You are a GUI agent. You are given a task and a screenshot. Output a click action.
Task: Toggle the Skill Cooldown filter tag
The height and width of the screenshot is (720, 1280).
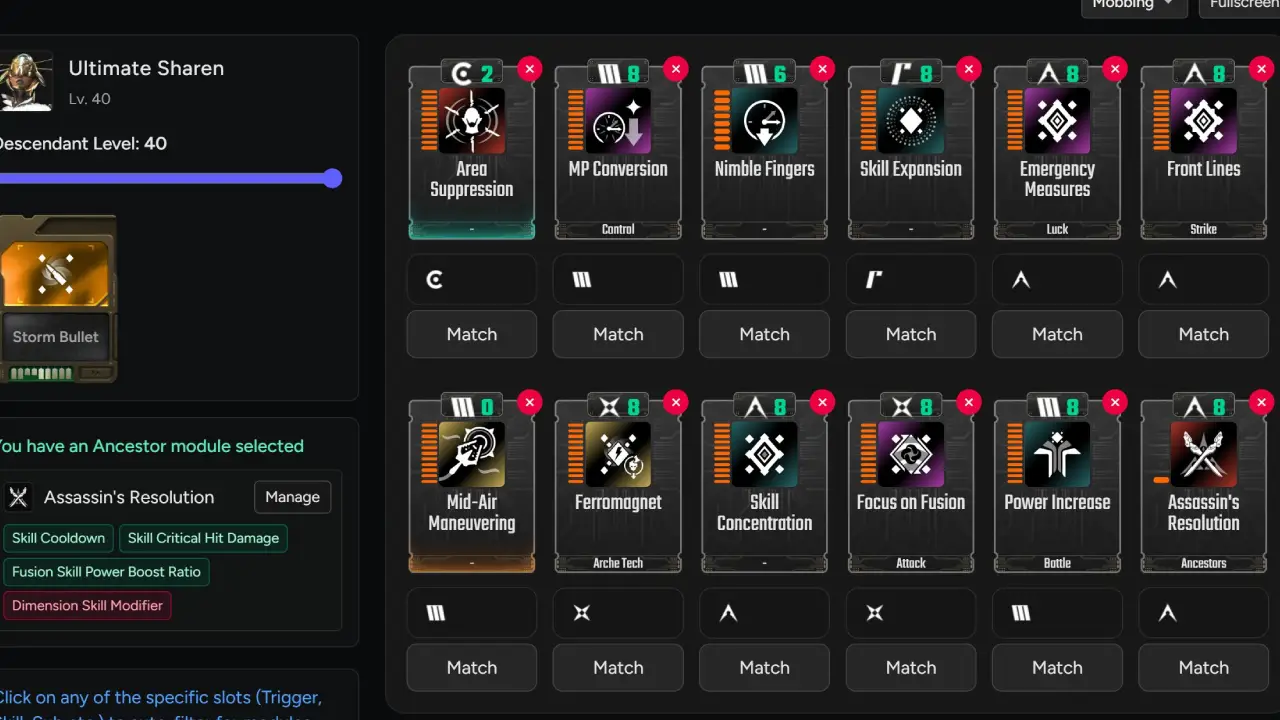pos(58,538)
